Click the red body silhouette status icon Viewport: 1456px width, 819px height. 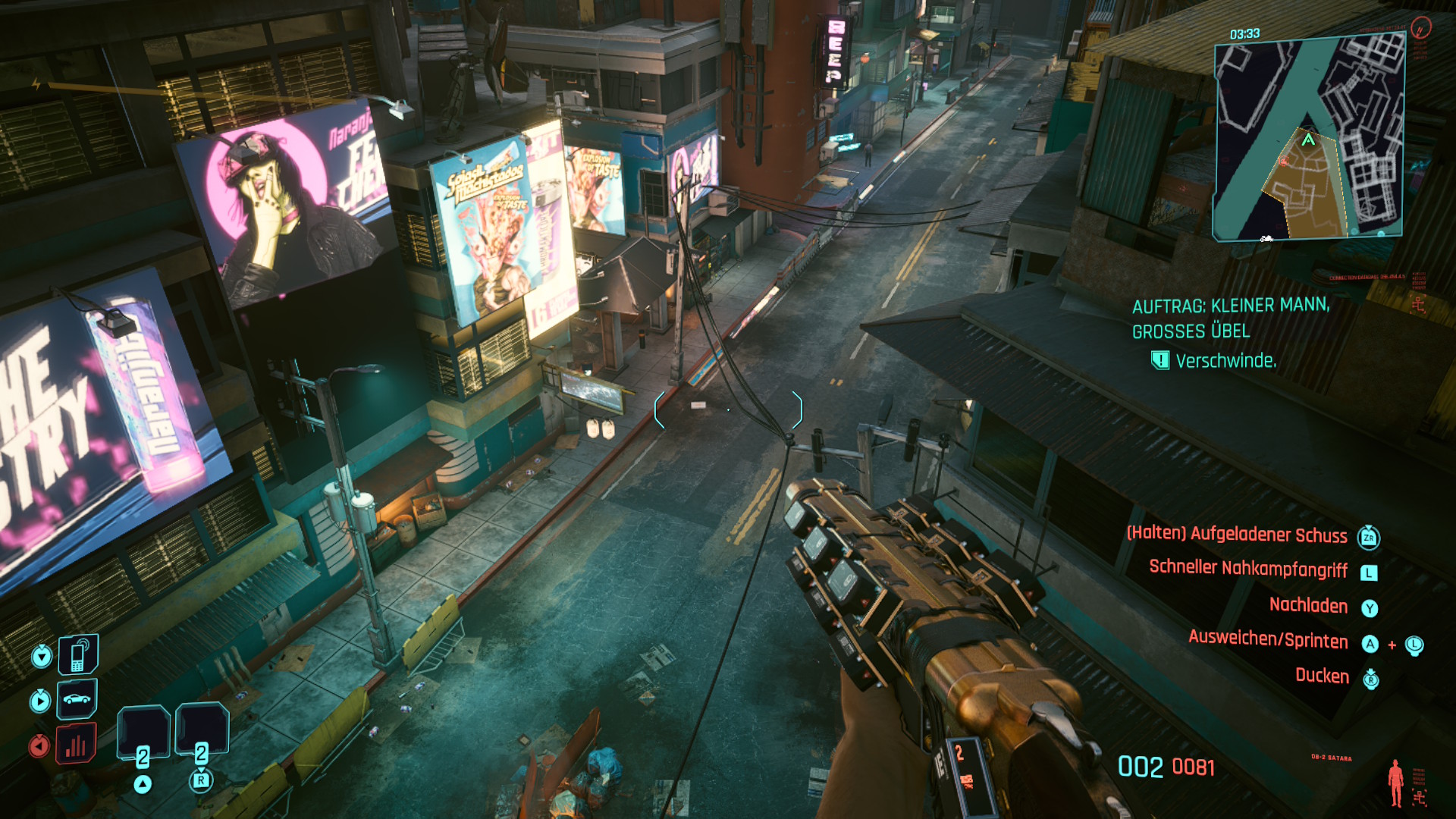[x=1395, y=783]
